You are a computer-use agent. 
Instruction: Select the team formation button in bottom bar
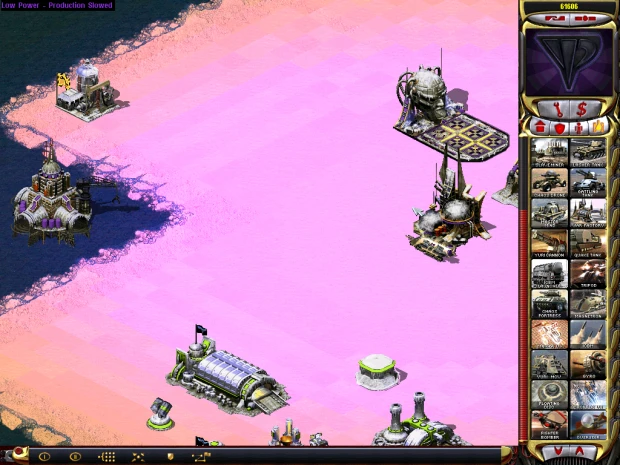click(x=104, y=456)
